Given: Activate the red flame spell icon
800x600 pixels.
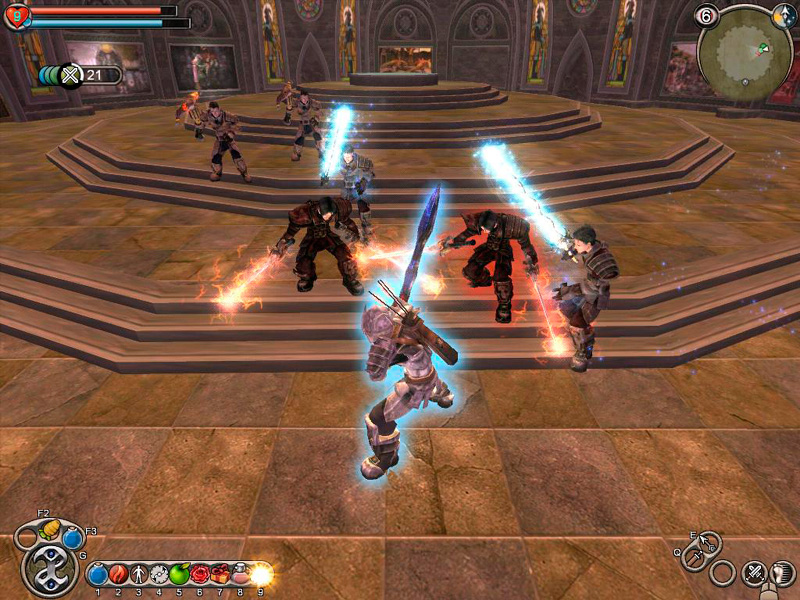Looking at the screenshot, I should (118, 575).
